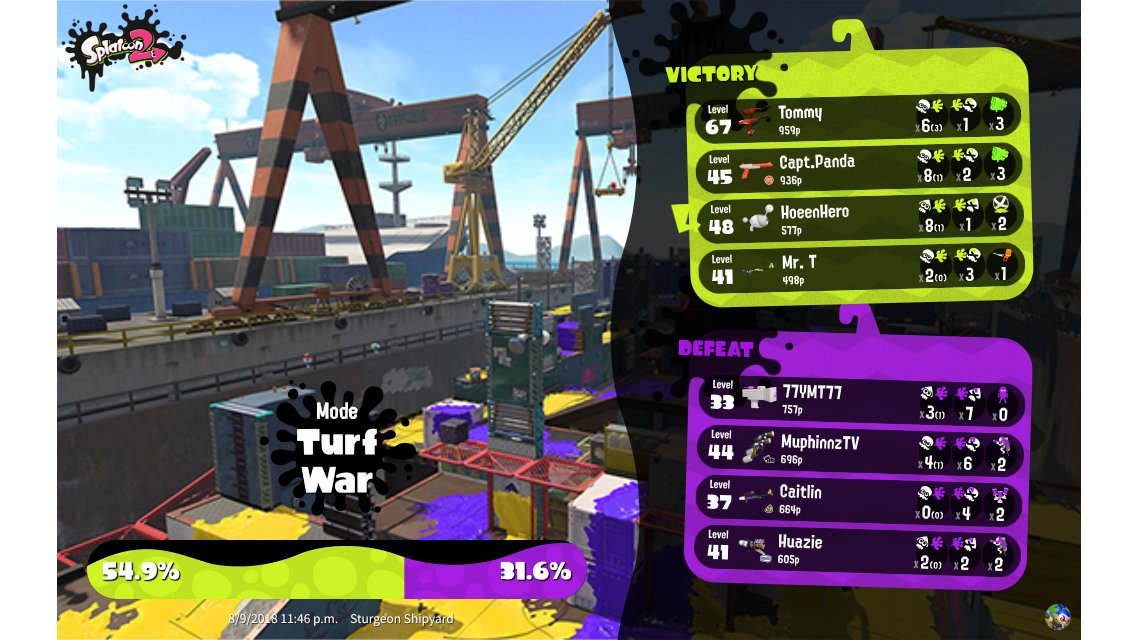Select the Mr. T player row
1138x640 pixels.
coord(859,268)
